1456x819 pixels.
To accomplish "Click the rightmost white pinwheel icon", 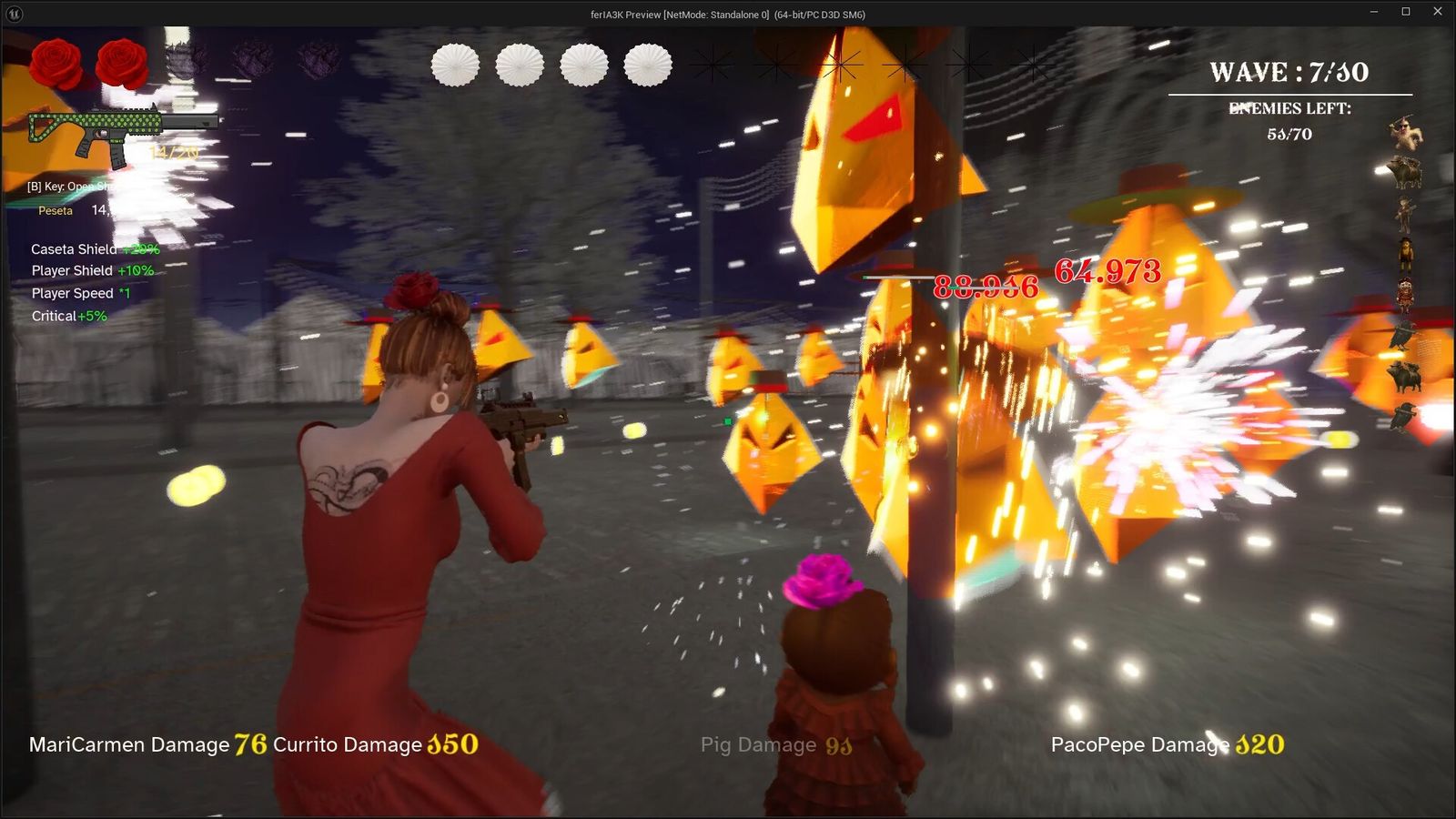I will (647, 66).
